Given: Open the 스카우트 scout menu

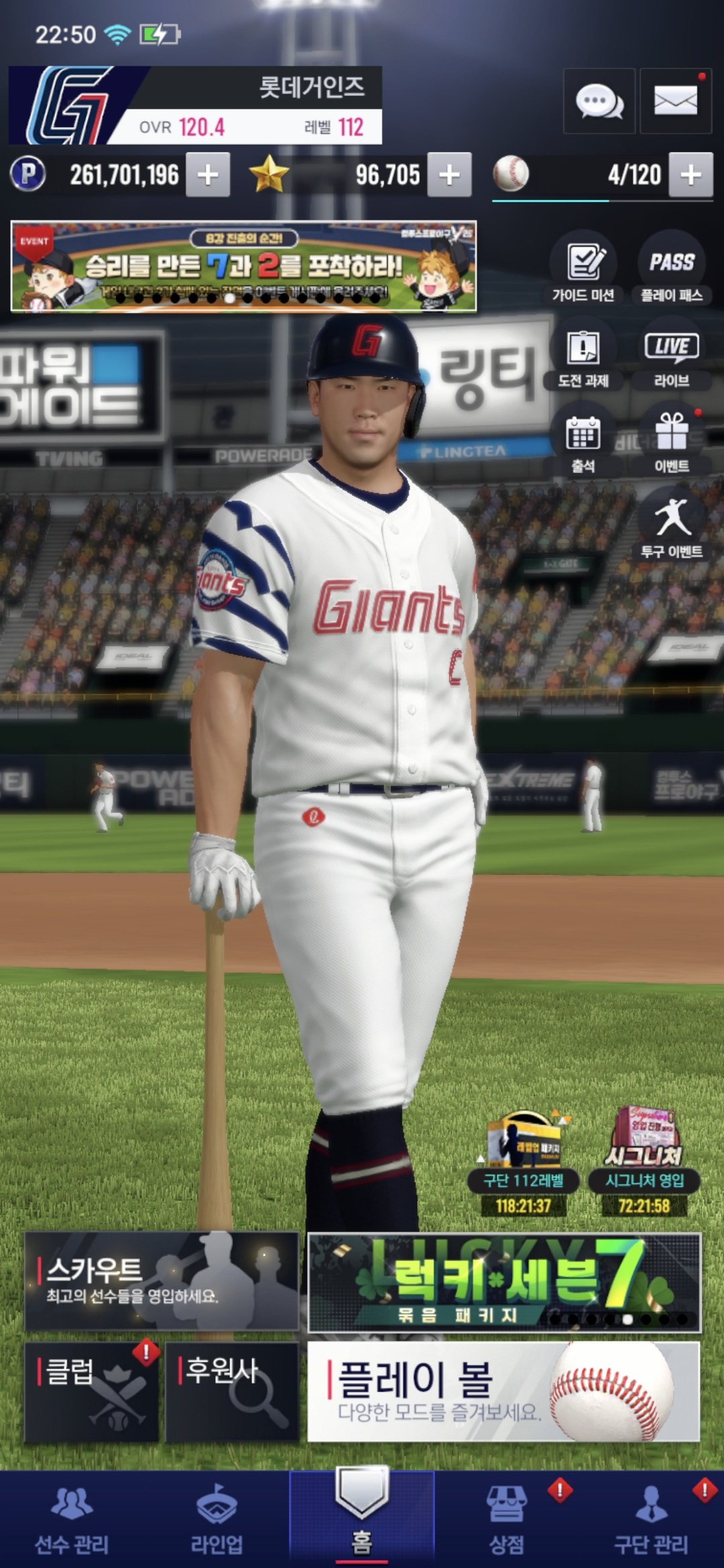Looking at the screenshot, I should pos(162,1281).
